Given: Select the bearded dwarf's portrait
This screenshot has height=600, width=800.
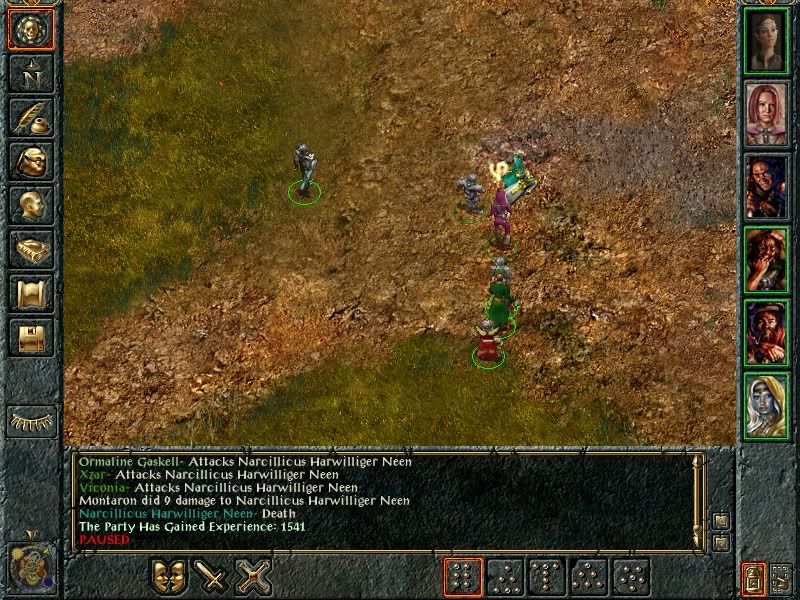Looking at the screenshot, I should 767,332.
